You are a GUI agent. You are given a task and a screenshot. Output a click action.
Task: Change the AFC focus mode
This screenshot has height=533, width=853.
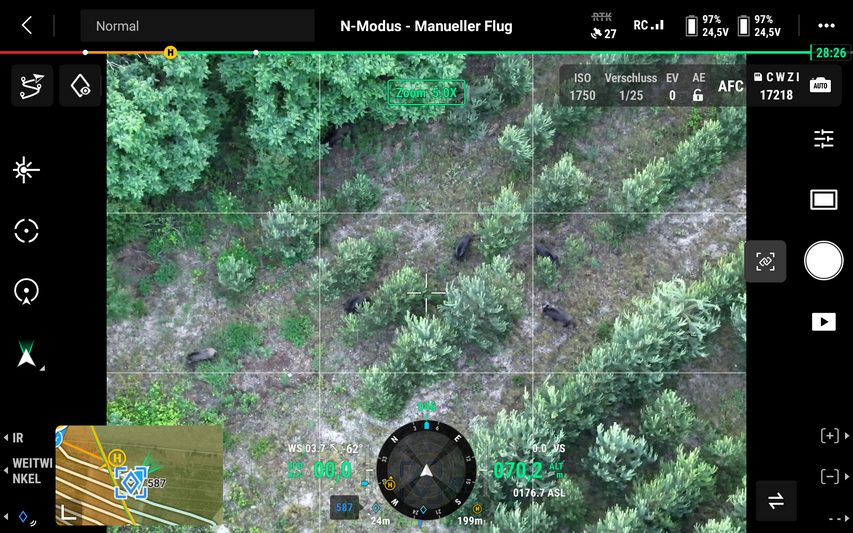point(731,87)
